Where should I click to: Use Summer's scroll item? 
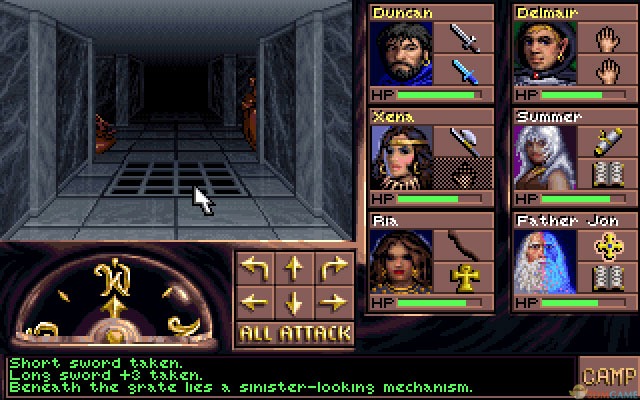608,141
